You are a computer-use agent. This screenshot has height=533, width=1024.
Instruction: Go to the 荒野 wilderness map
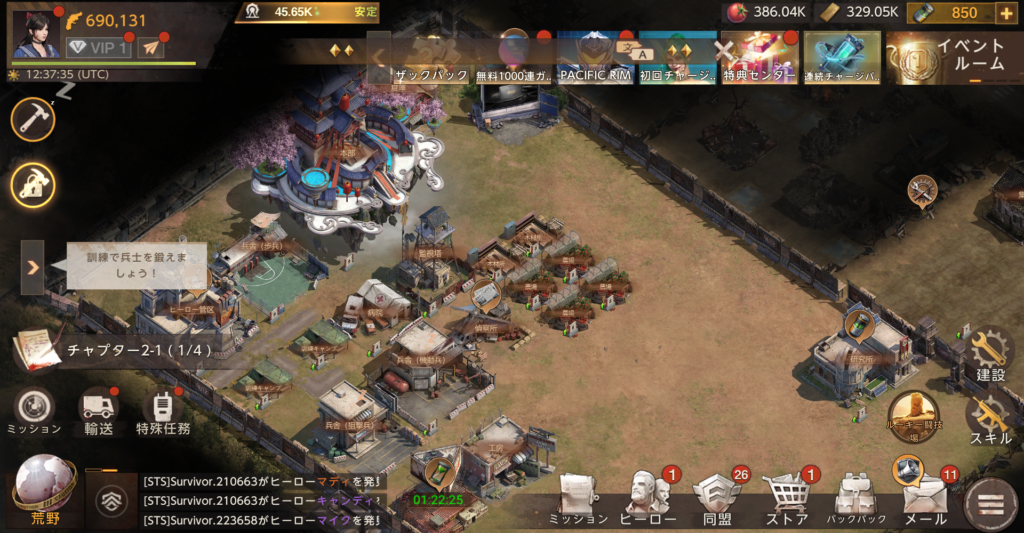[x=45, y=490]
